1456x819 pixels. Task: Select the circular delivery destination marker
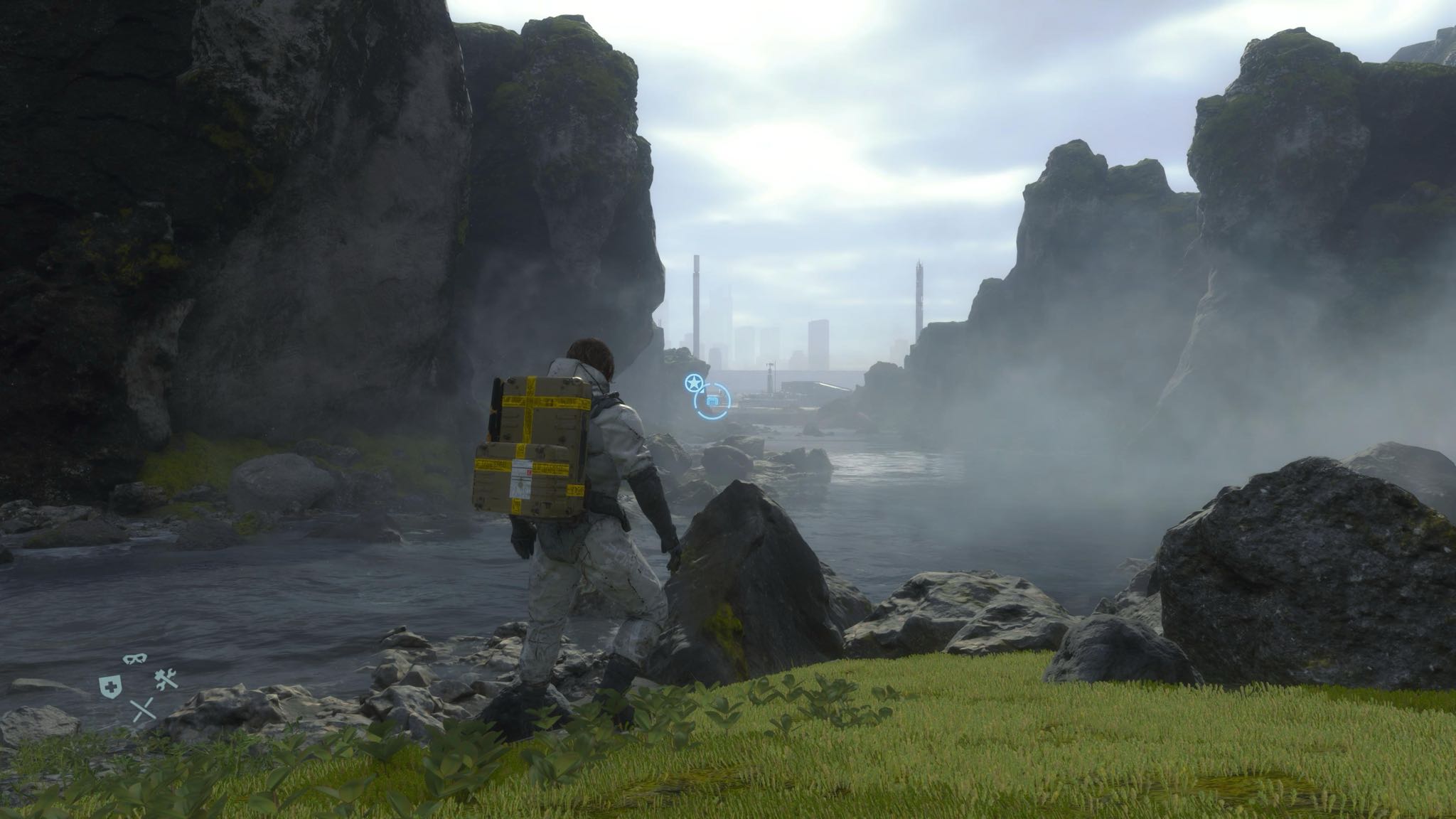point(712,402)
